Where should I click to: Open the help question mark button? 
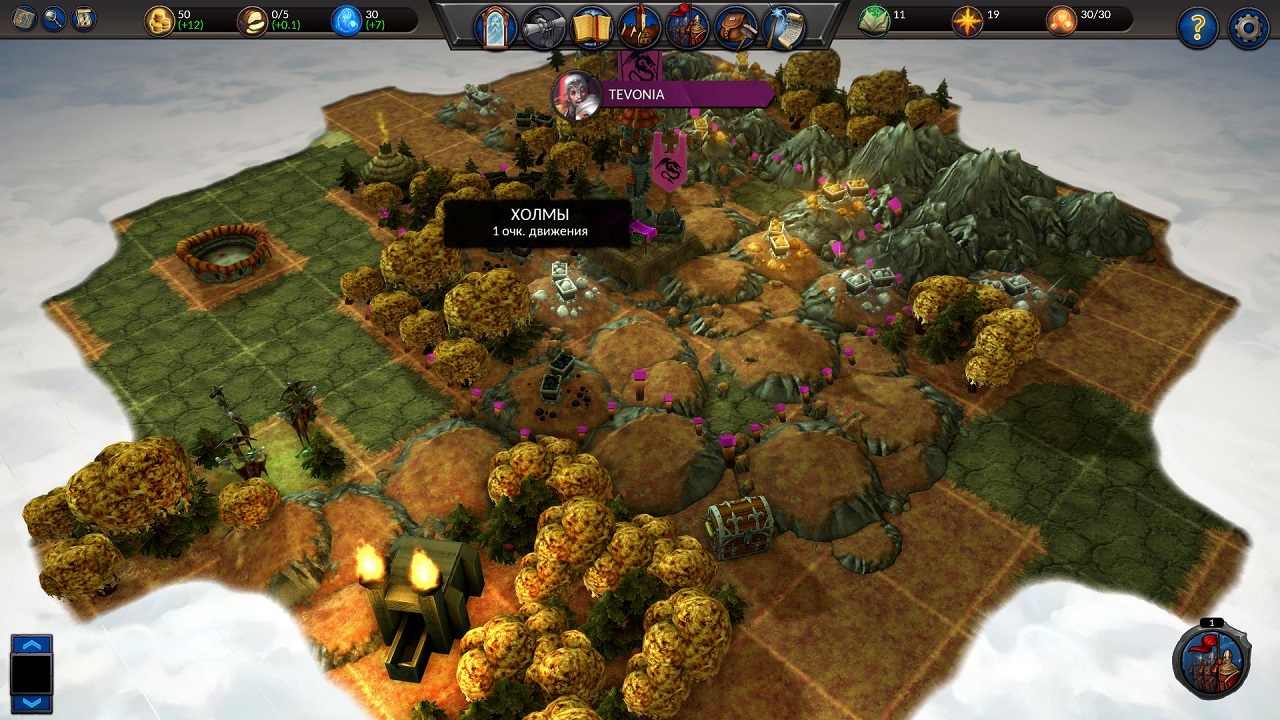tap(1197, 28)
